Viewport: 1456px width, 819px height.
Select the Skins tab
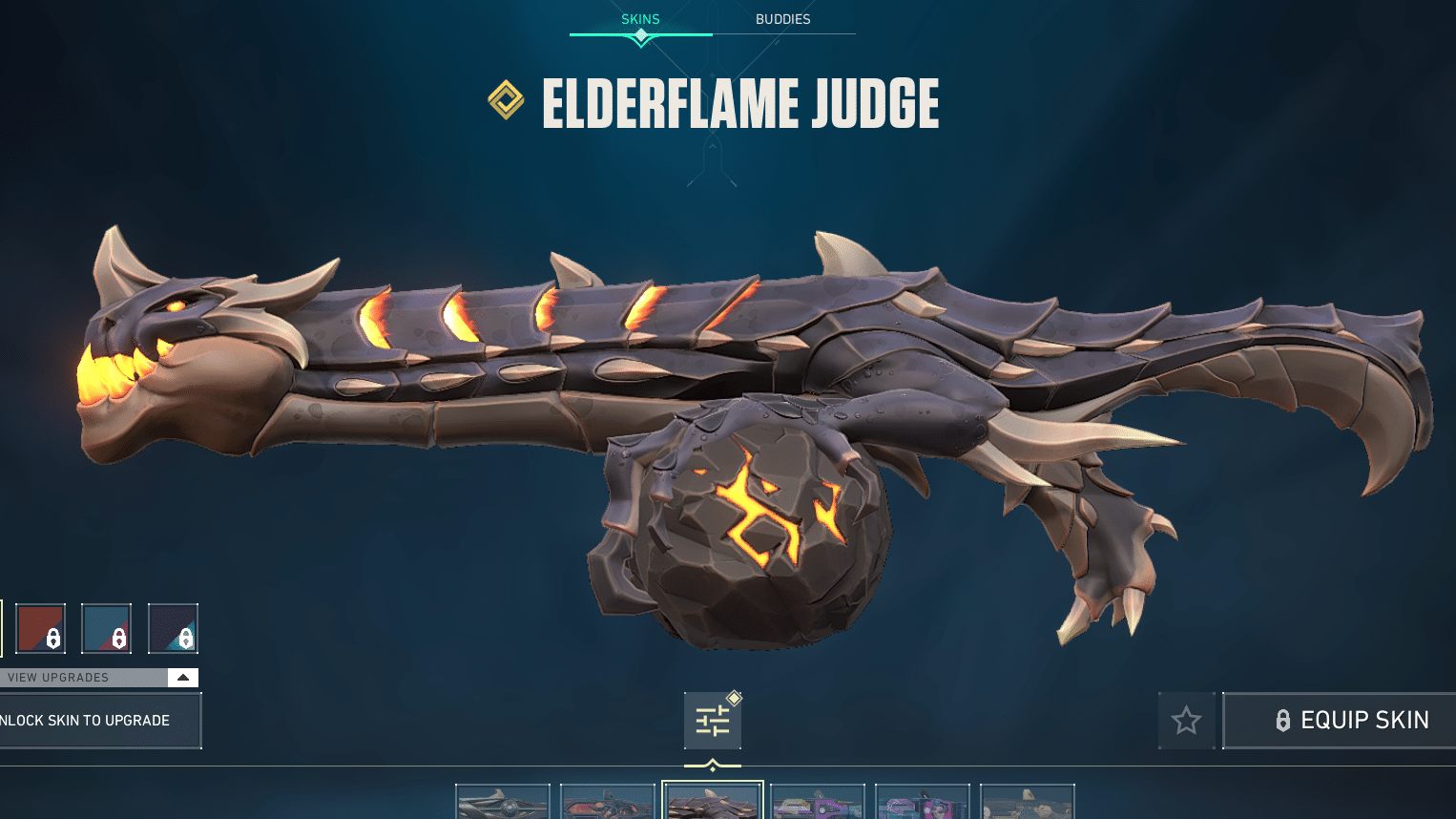tap(640, 19)
